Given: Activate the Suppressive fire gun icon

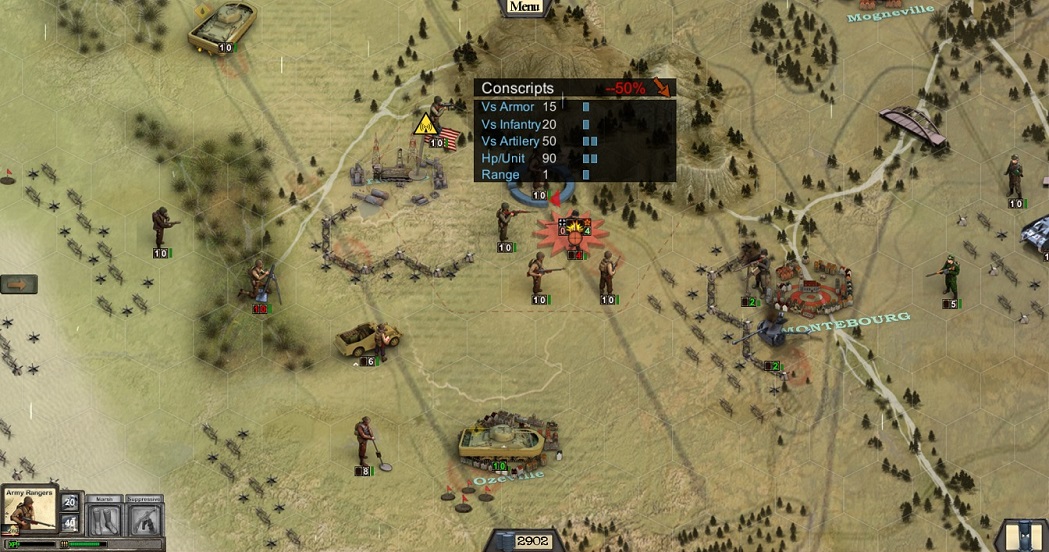Looking at the screenshot, I should [145, 519].
